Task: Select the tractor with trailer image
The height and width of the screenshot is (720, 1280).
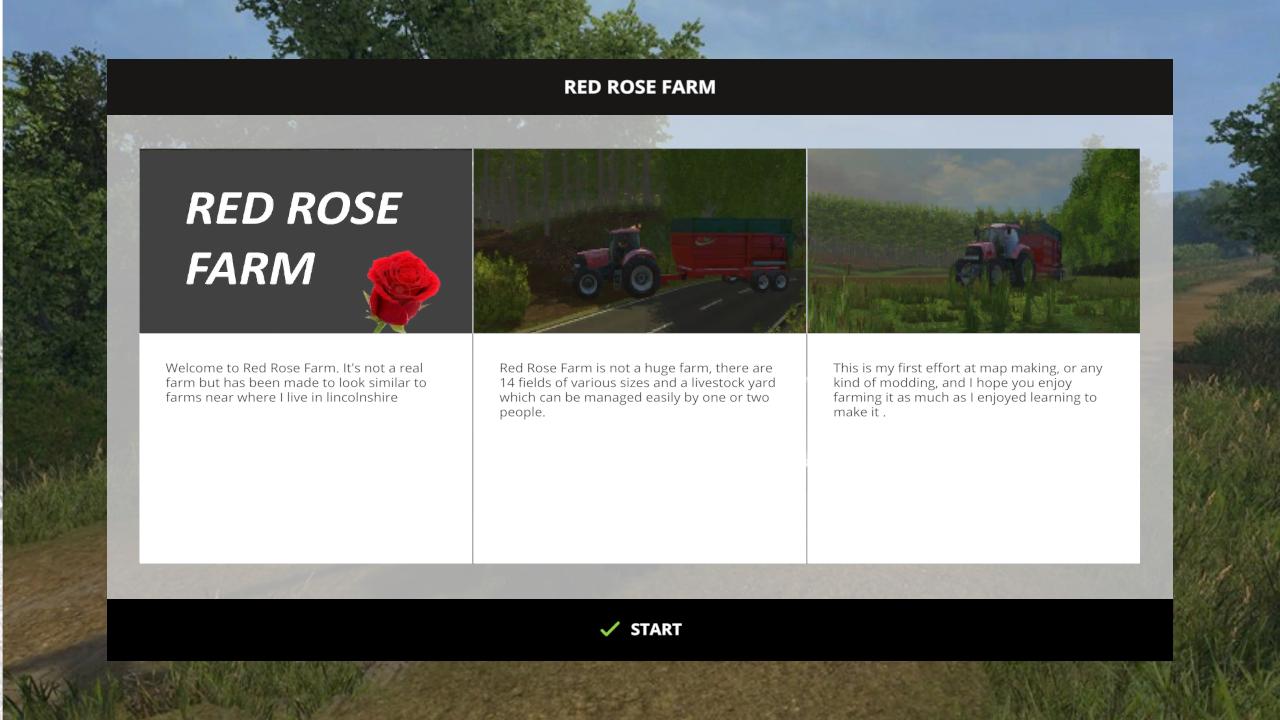Action: pos(639,240)
